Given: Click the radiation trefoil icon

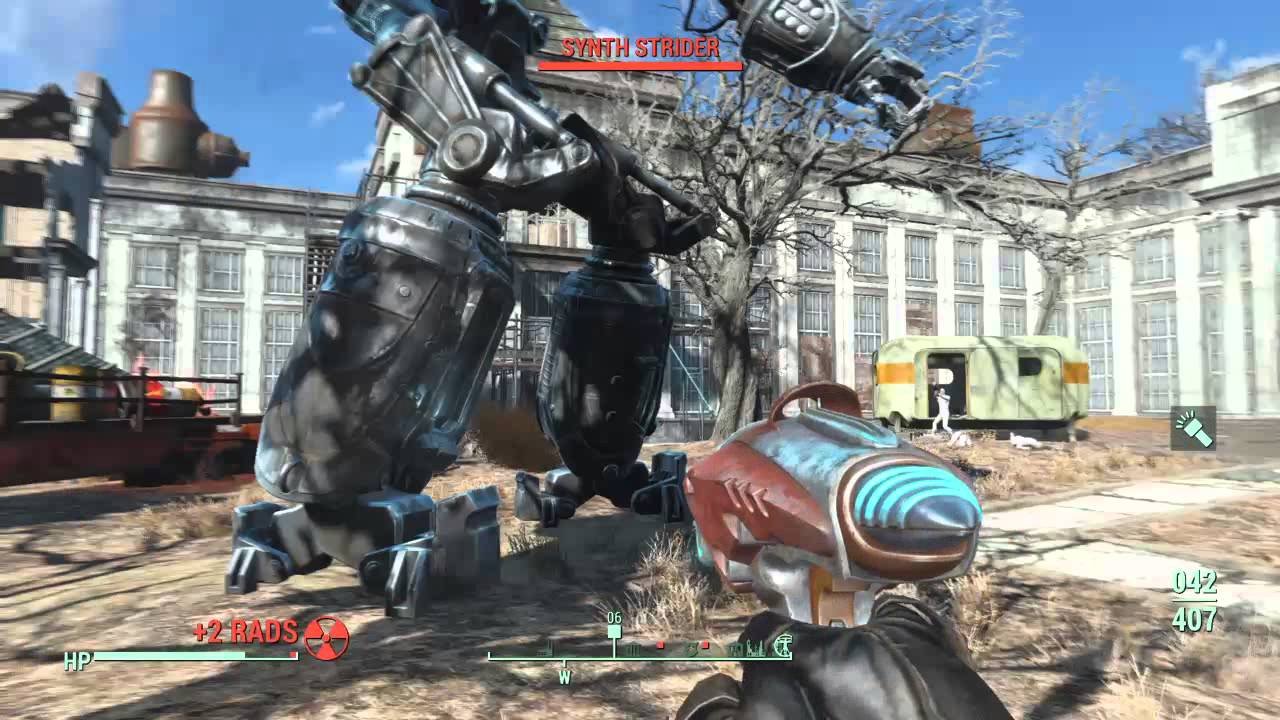Looking at the screenshot, I should tap(326, 637).
